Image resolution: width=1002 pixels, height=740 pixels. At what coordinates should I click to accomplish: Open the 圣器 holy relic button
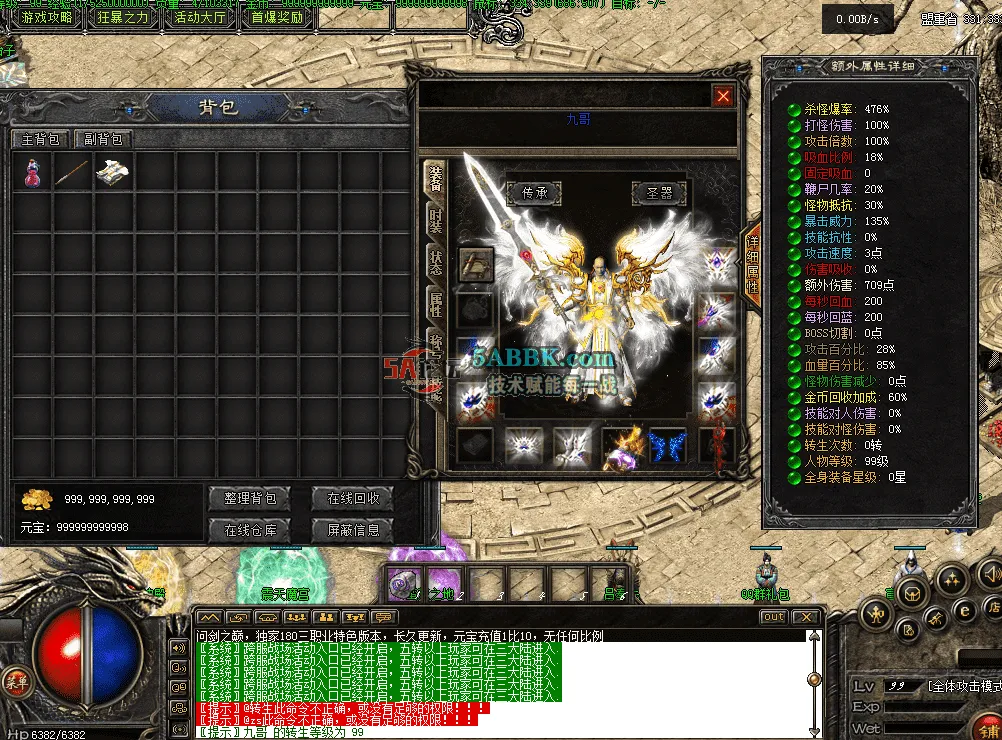coord(659,192)
